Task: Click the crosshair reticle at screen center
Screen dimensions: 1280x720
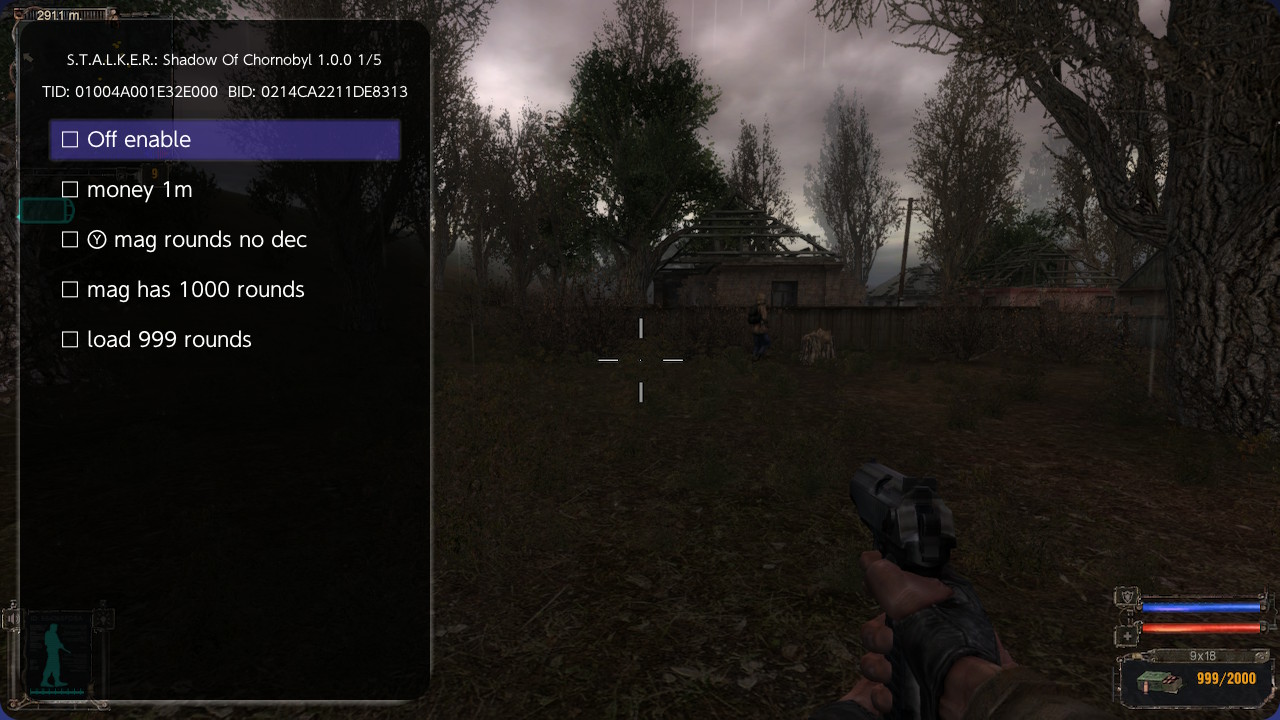Action: (x=640, y=360)
